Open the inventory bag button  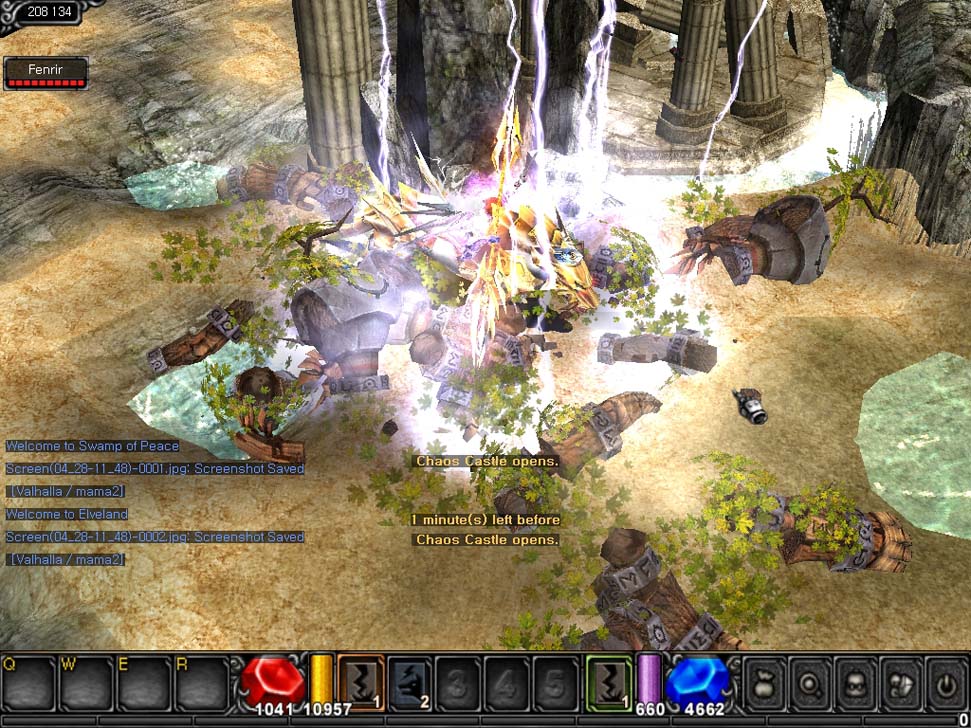point(763,682)
